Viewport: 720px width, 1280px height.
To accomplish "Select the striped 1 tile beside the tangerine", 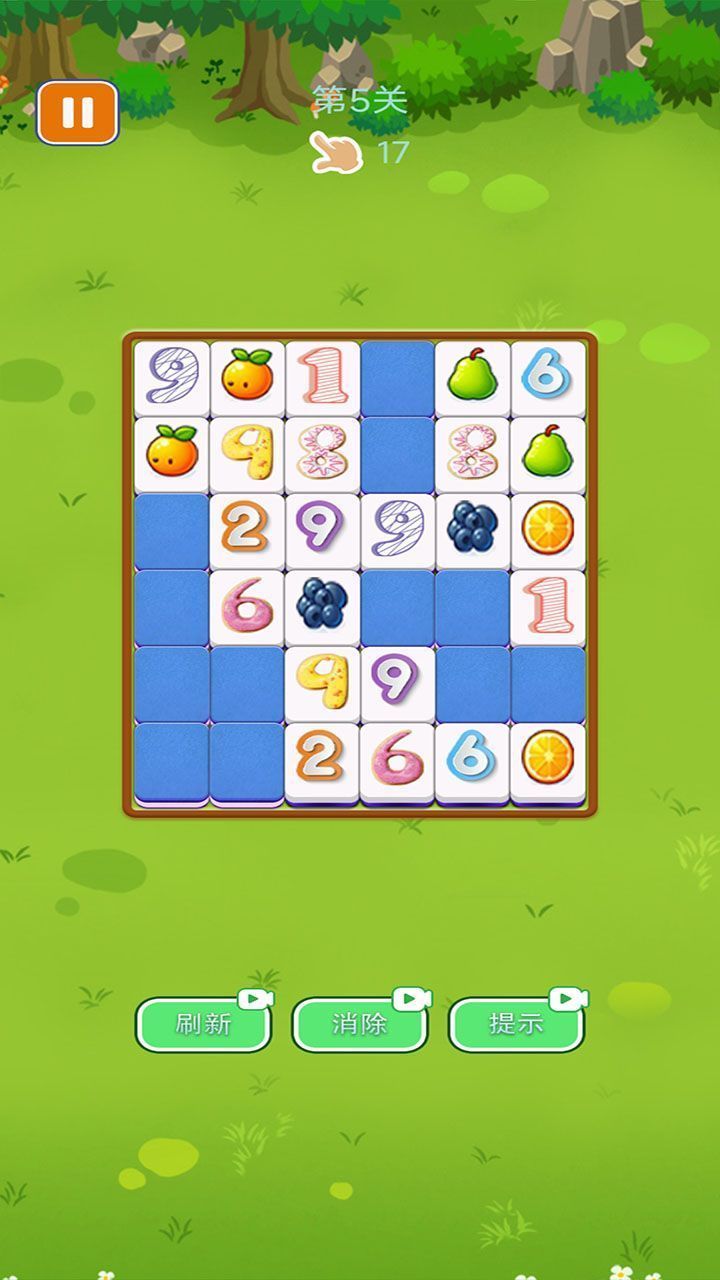I will [323, 378].
